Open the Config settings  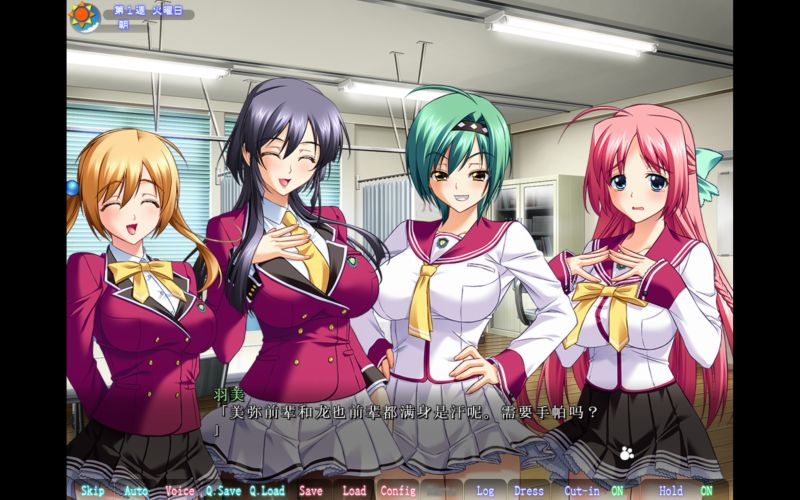point(398,491)
